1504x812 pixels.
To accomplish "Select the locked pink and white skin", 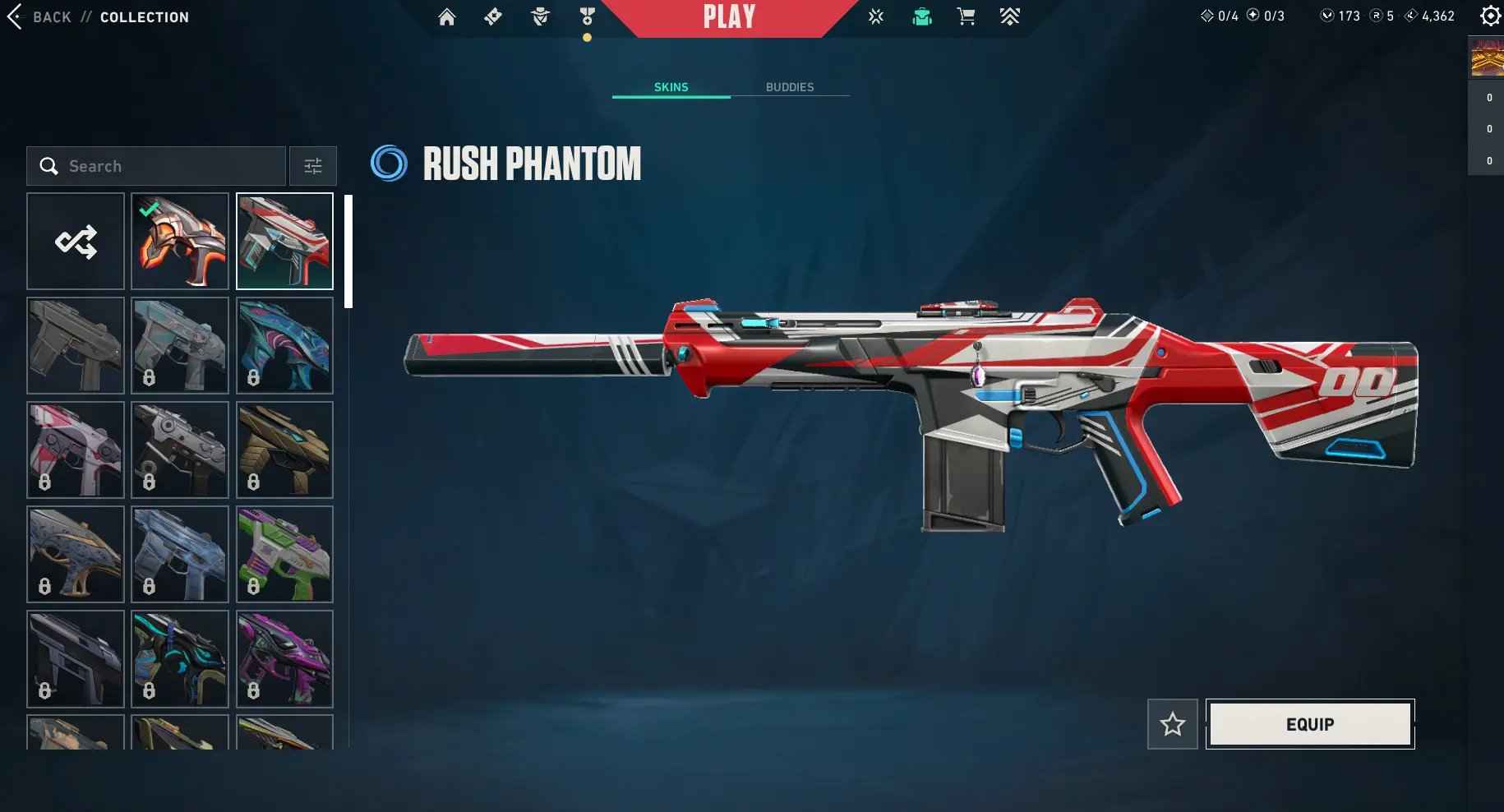I will tap(76, 450).
